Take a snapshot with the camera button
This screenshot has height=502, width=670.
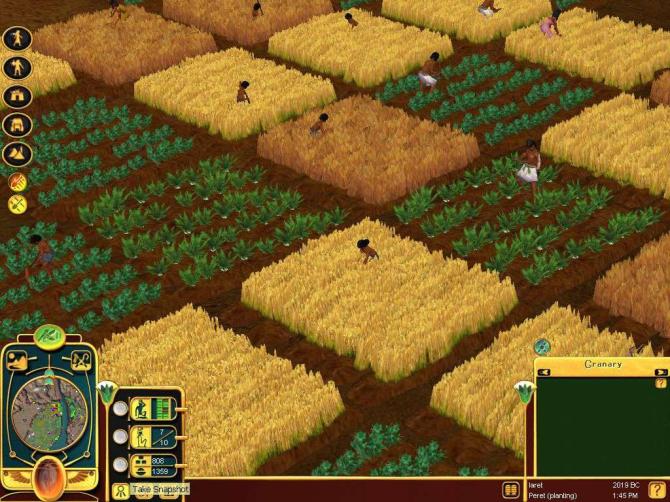pos(120,491)
